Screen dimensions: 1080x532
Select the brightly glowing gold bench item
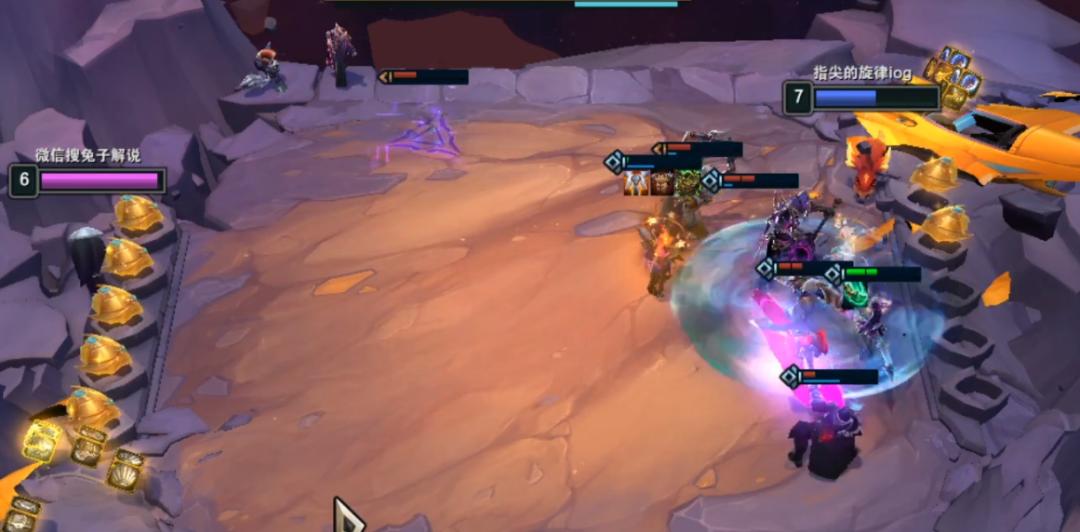click(x=42, y=441)
